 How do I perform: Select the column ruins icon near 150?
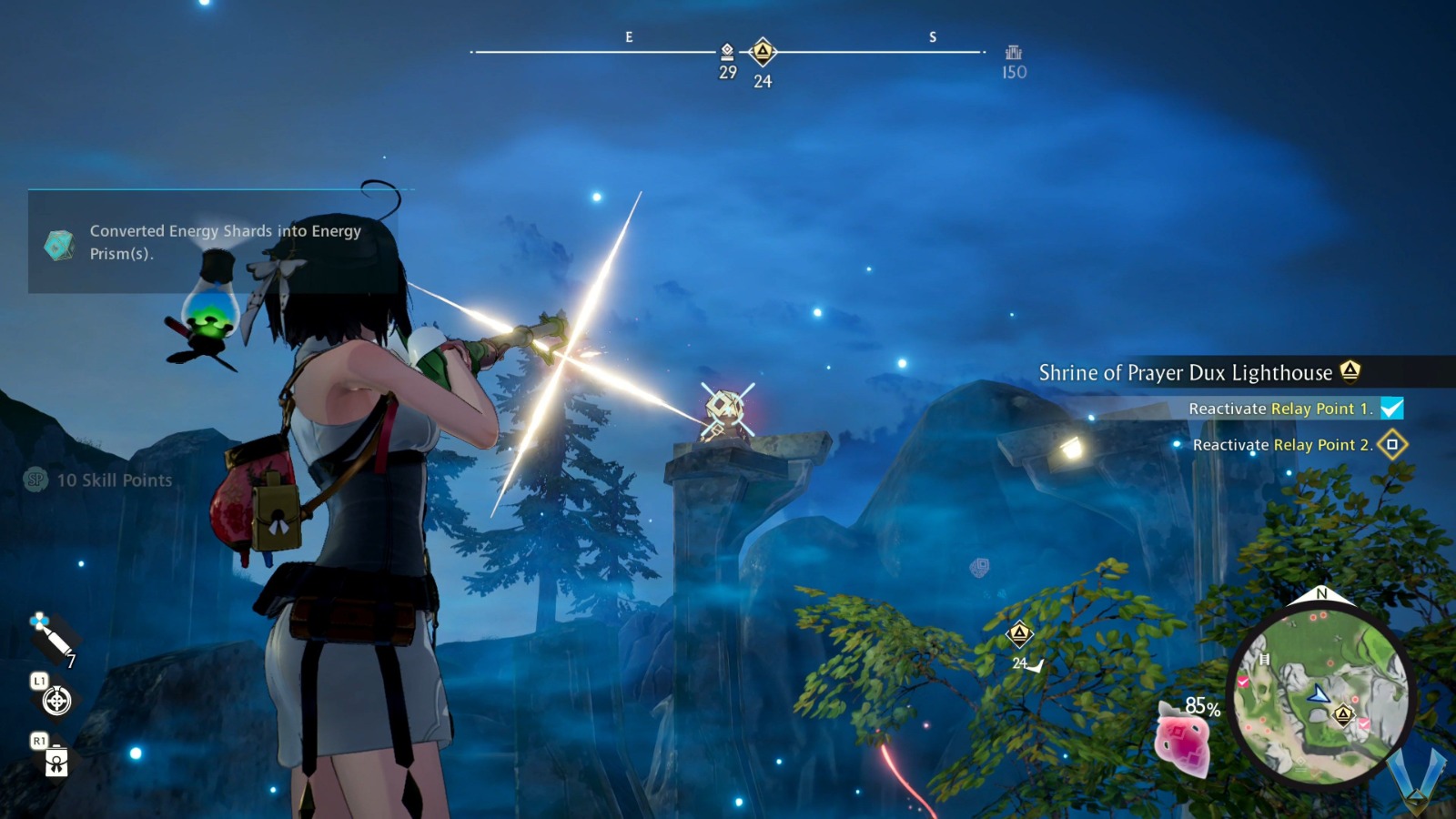tap(1015, 54)
